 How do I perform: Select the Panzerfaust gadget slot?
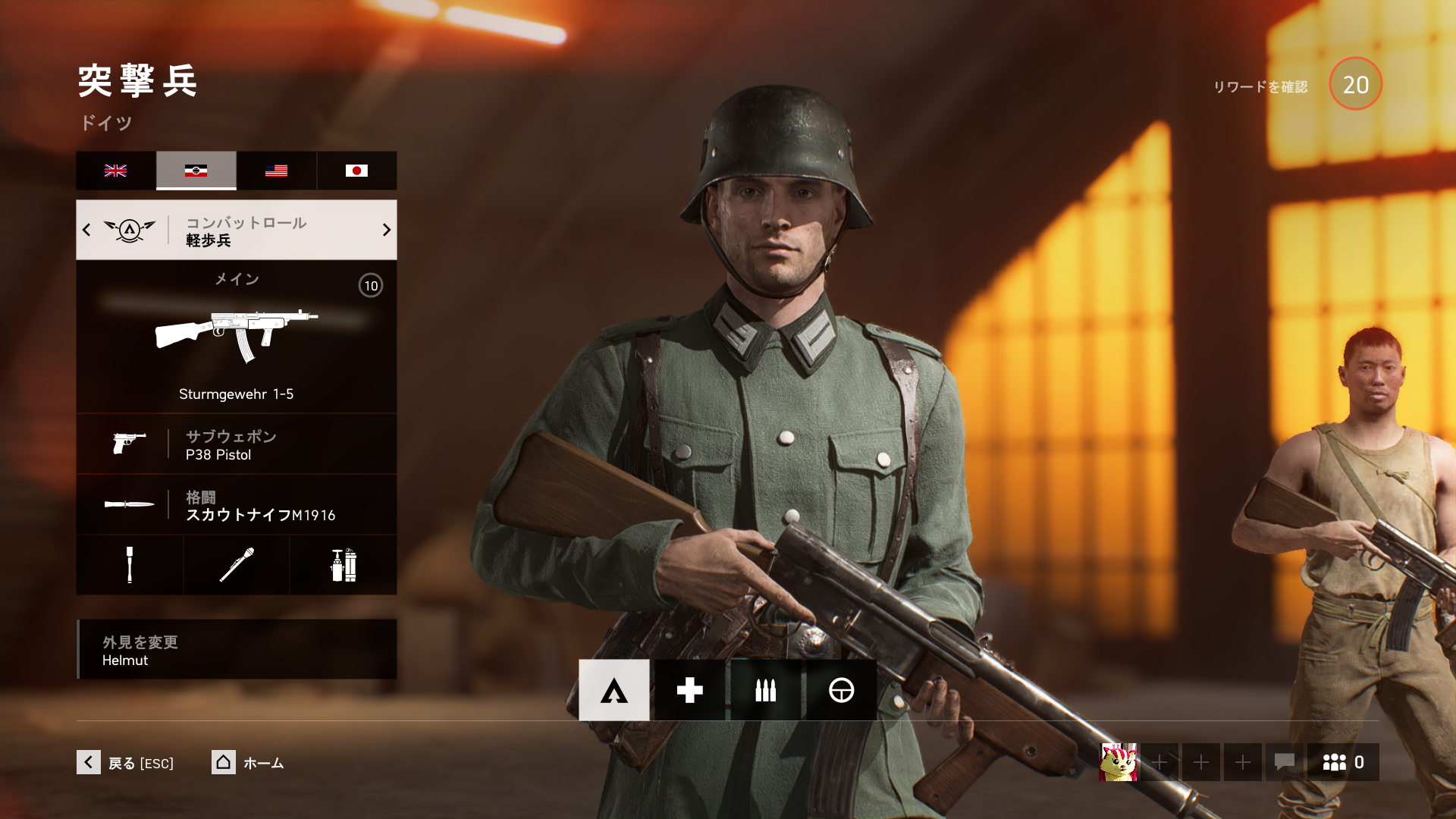pos(236,565)
